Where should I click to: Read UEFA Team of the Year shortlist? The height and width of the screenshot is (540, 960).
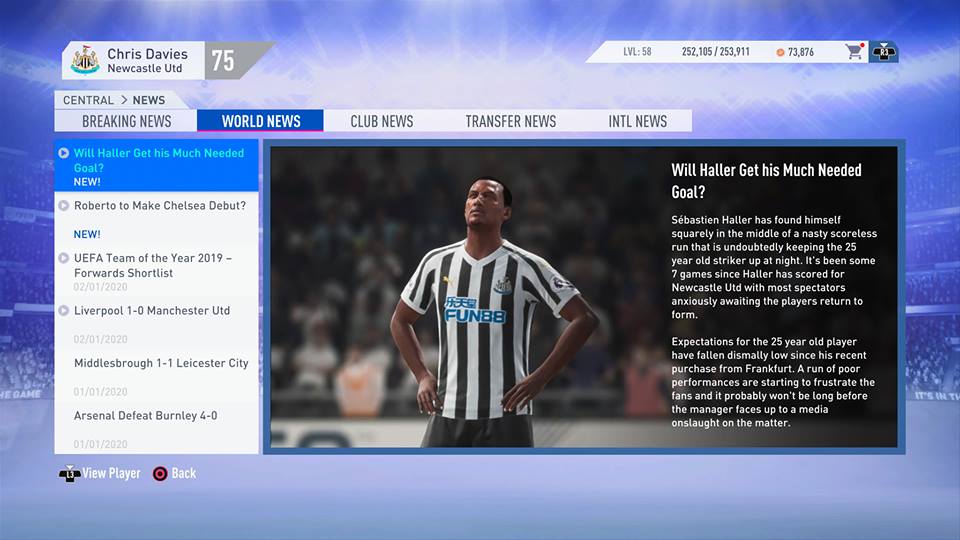pyautogui.click(x=152, y=266)
